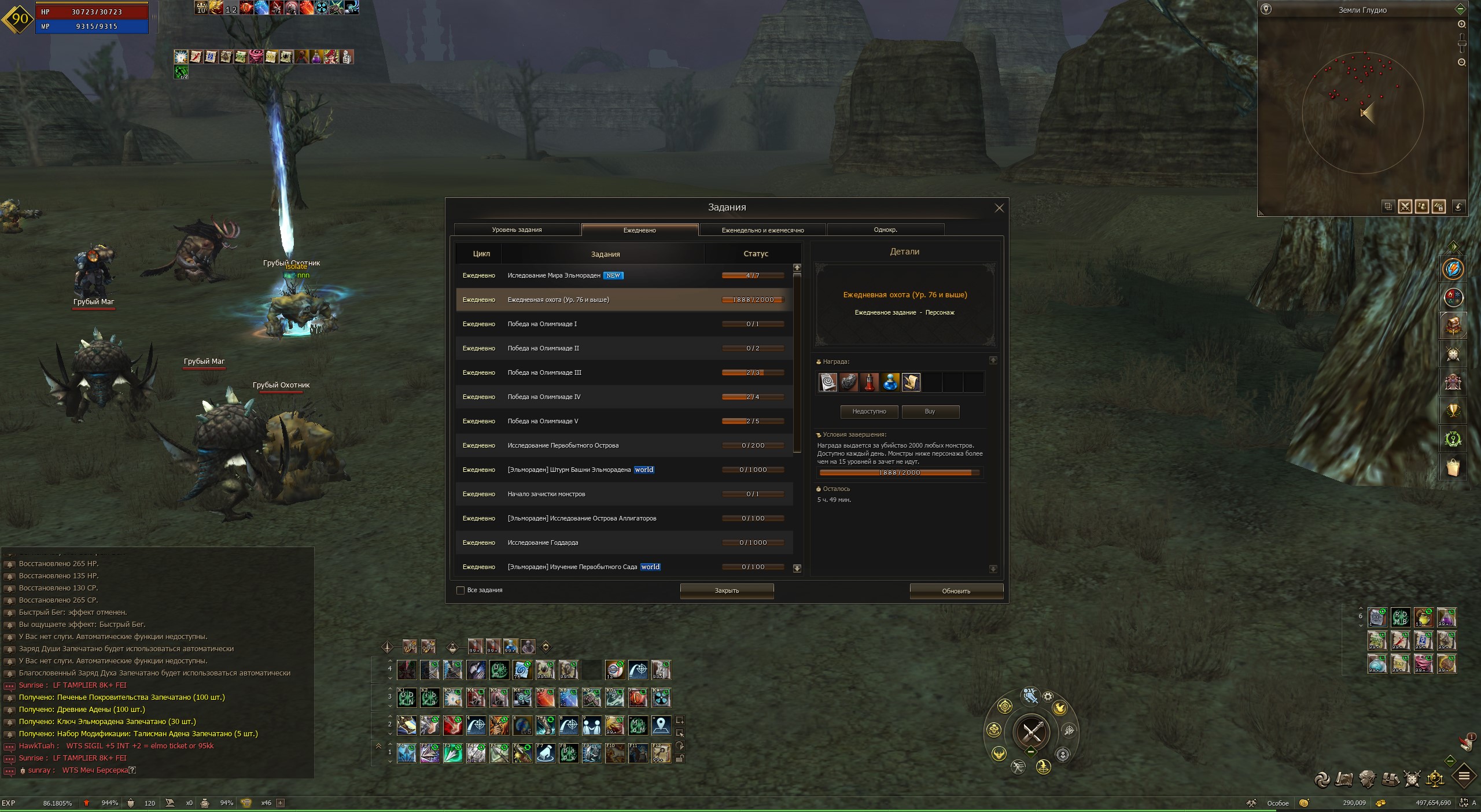
Task: Click the treasure chest icon on right sidebar
Action: (x=1453, y=326)
